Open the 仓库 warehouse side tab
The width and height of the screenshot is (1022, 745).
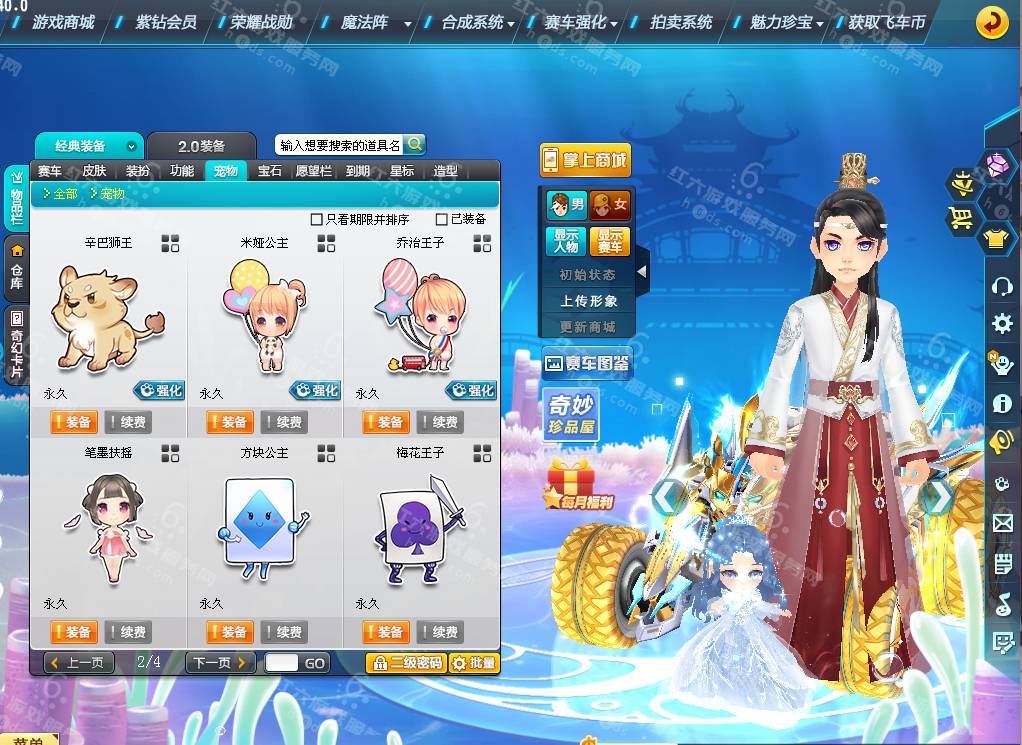pyautogui.click(x=17, y=267)
